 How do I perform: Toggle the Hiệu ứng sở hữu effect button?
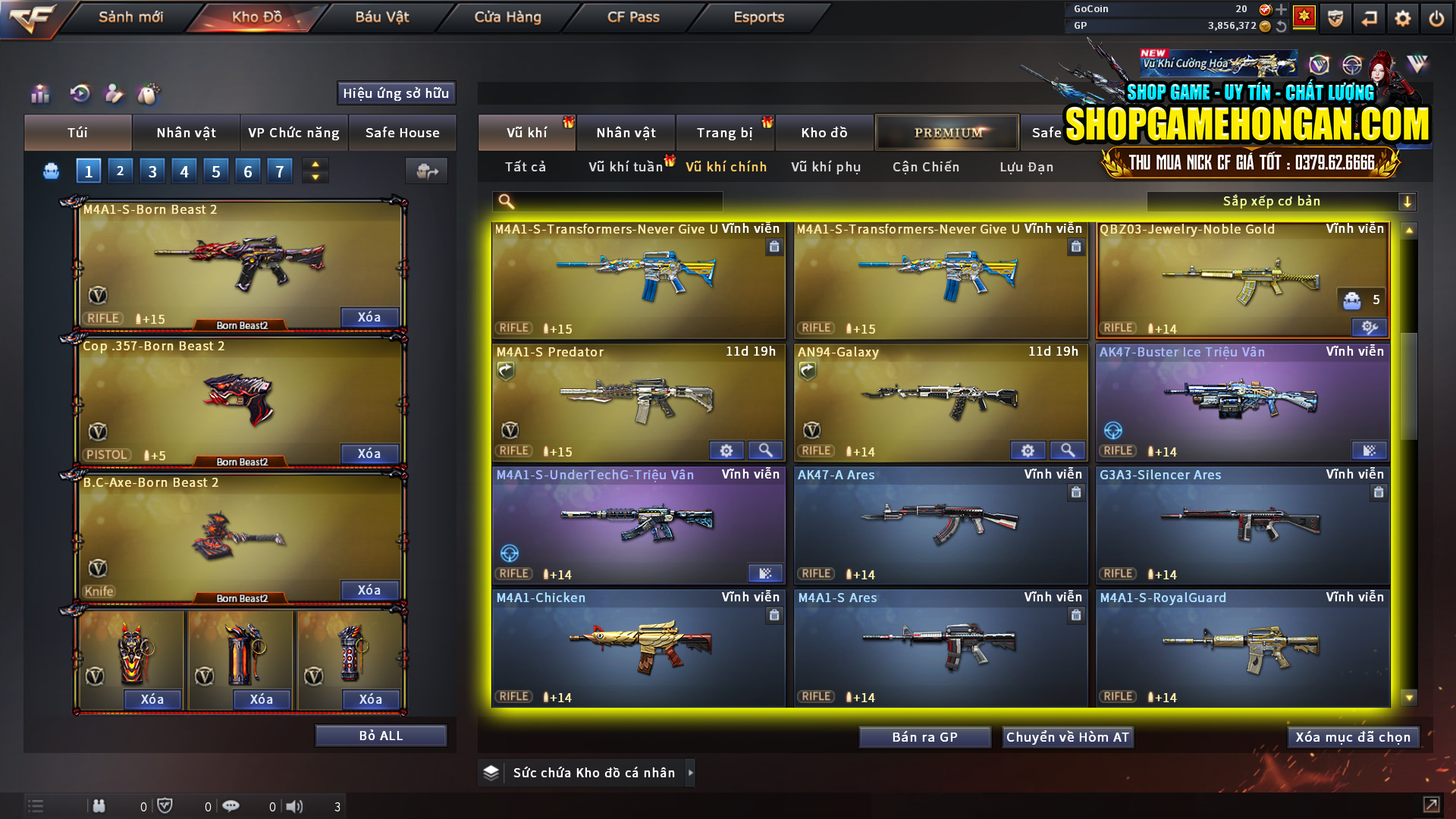(395, 93)
